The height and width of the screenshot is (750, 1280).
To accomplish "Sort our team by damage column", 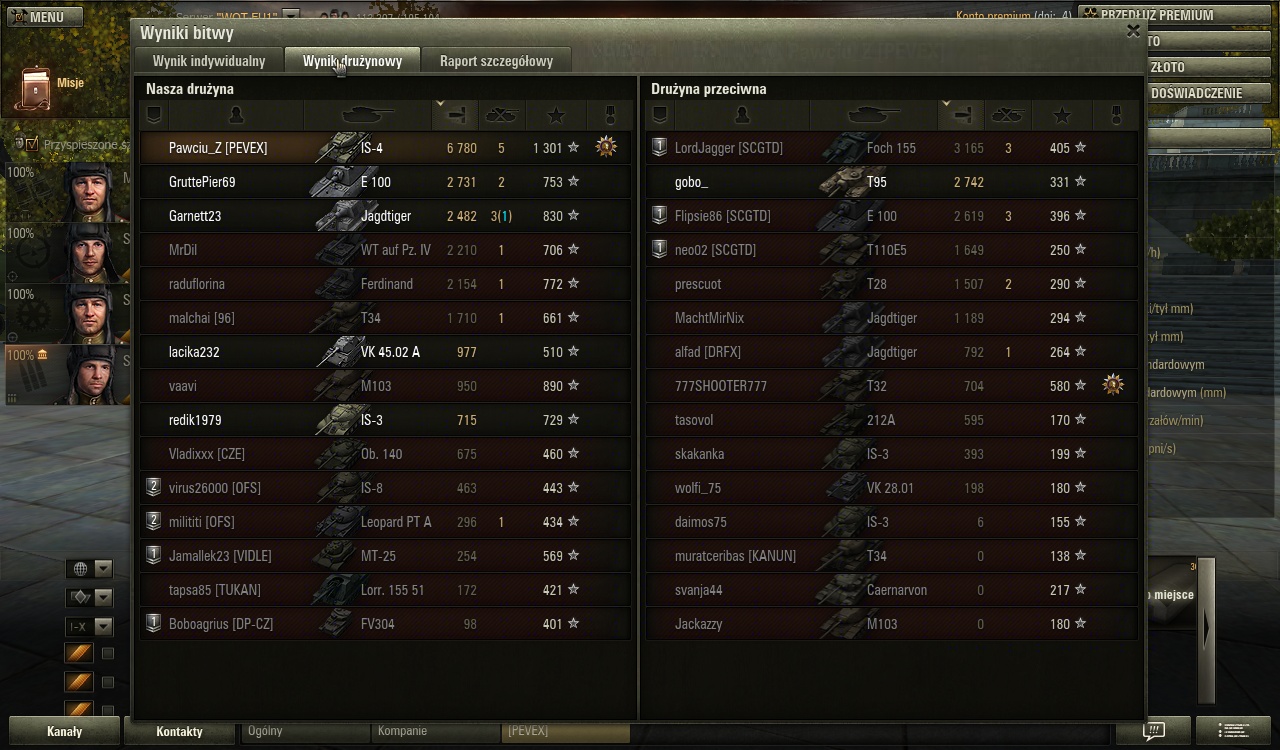I will click(455, 115).
